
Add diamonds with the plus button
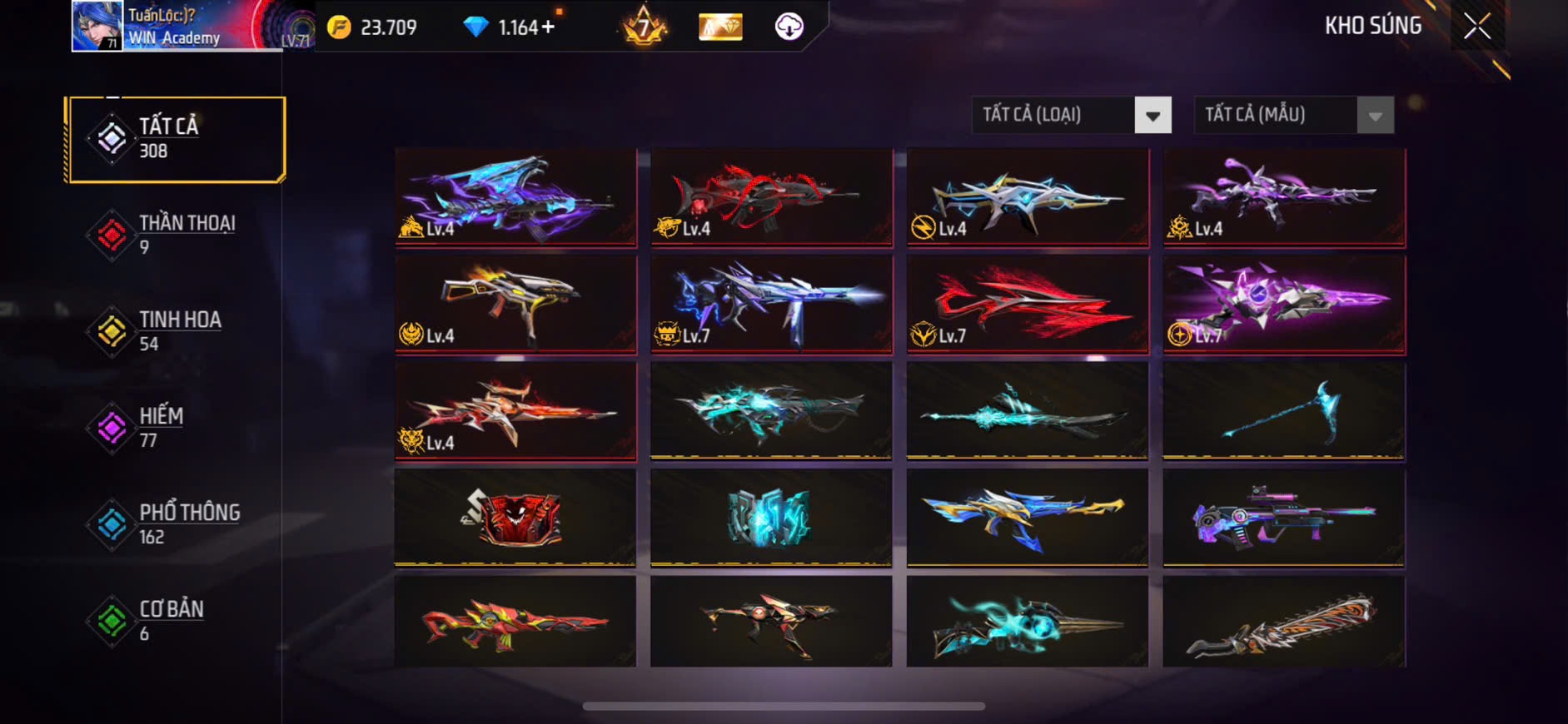click(548, 27)
